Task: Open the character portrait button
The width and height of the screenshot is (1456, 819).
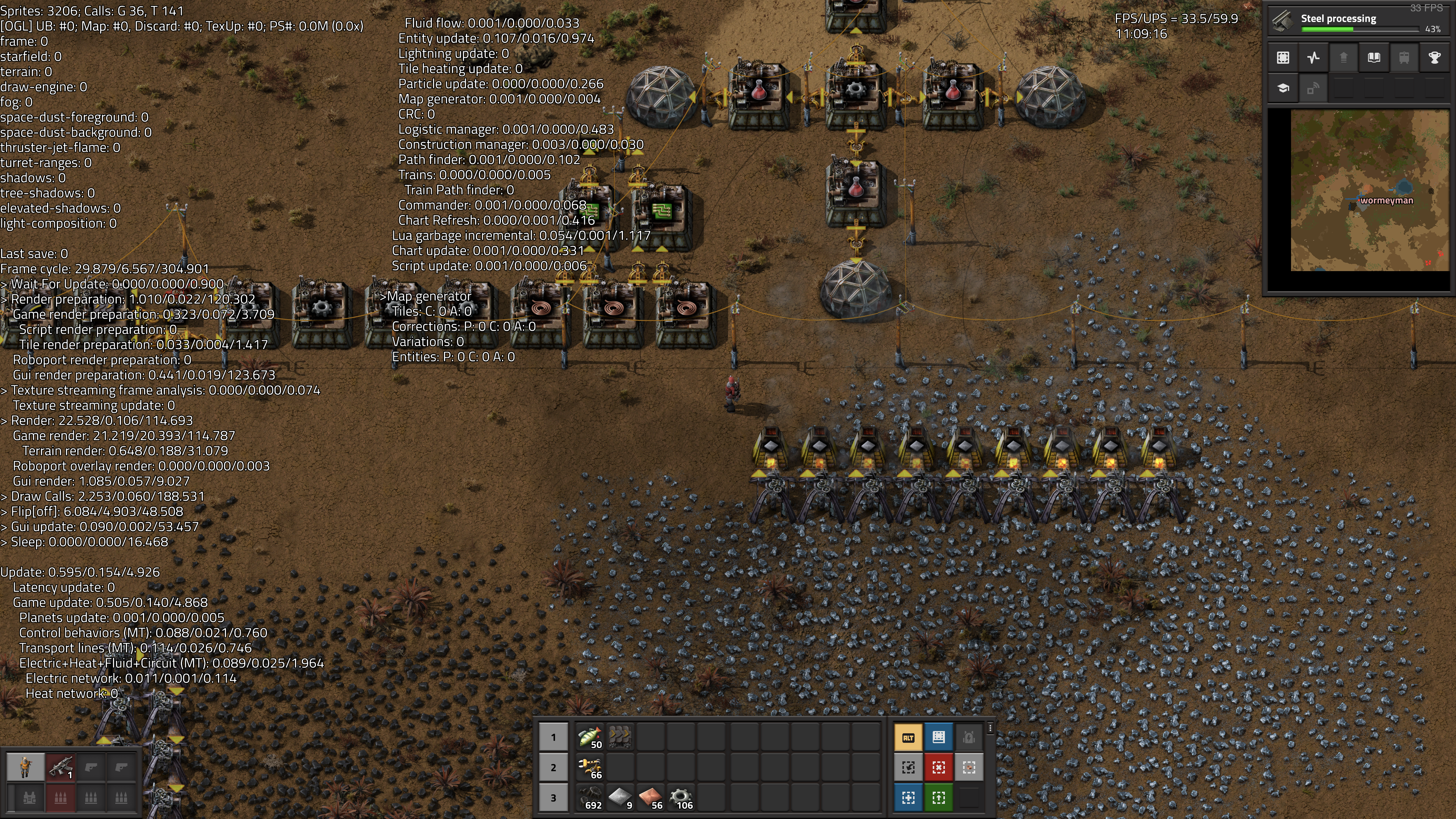Action: [x=25, y=767]
